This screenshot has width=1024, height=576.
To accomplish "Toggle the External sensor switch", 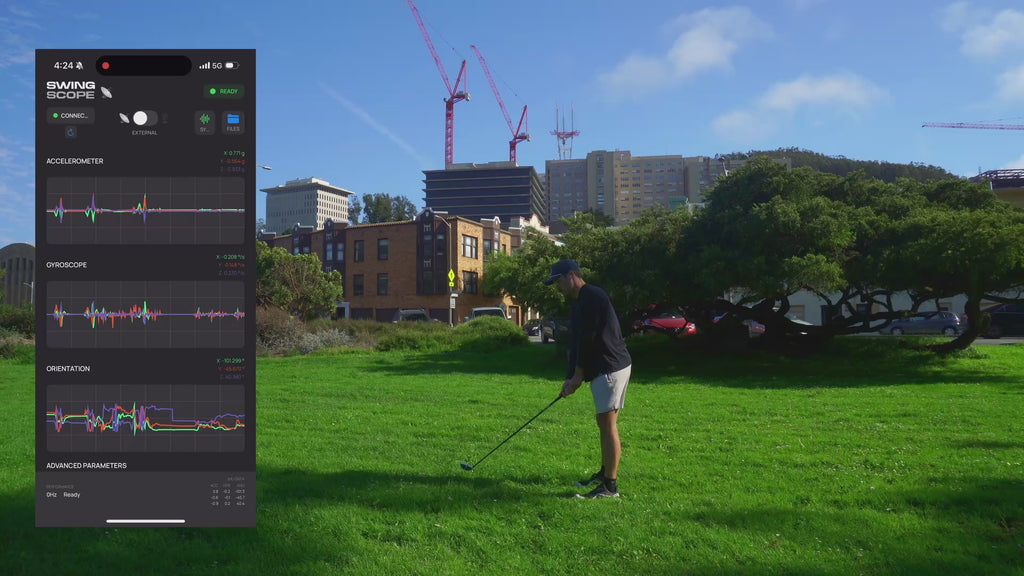I will click(x=144, y=118).
